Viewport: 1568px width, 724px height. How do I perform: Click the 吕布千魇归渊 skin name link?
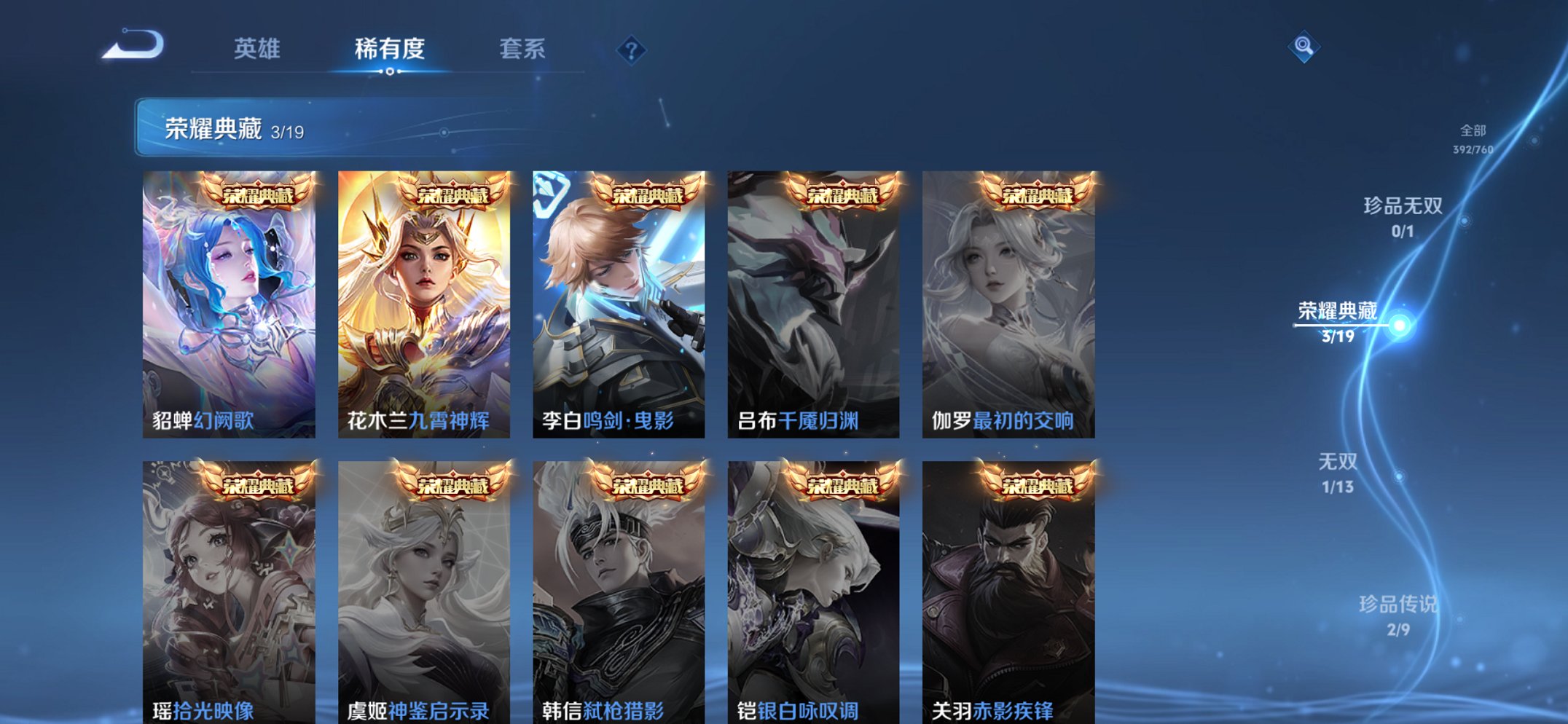(x=796, y=421)
